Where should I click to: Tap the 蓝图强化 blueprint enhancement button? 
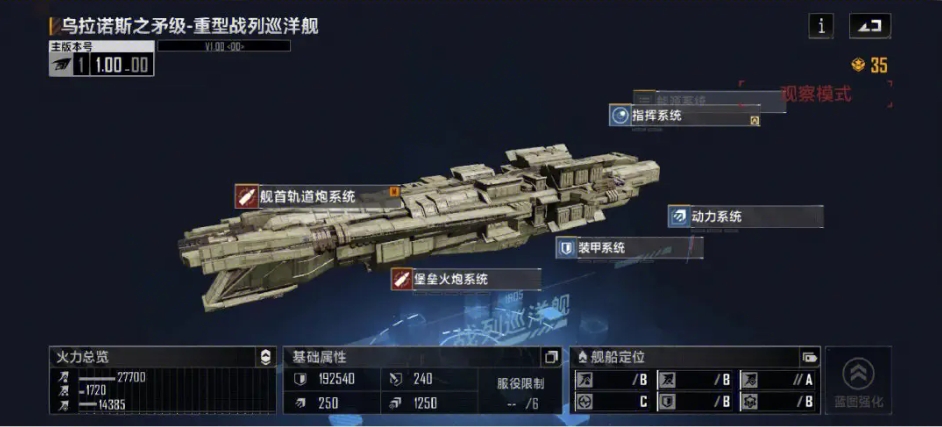[858, 381]
